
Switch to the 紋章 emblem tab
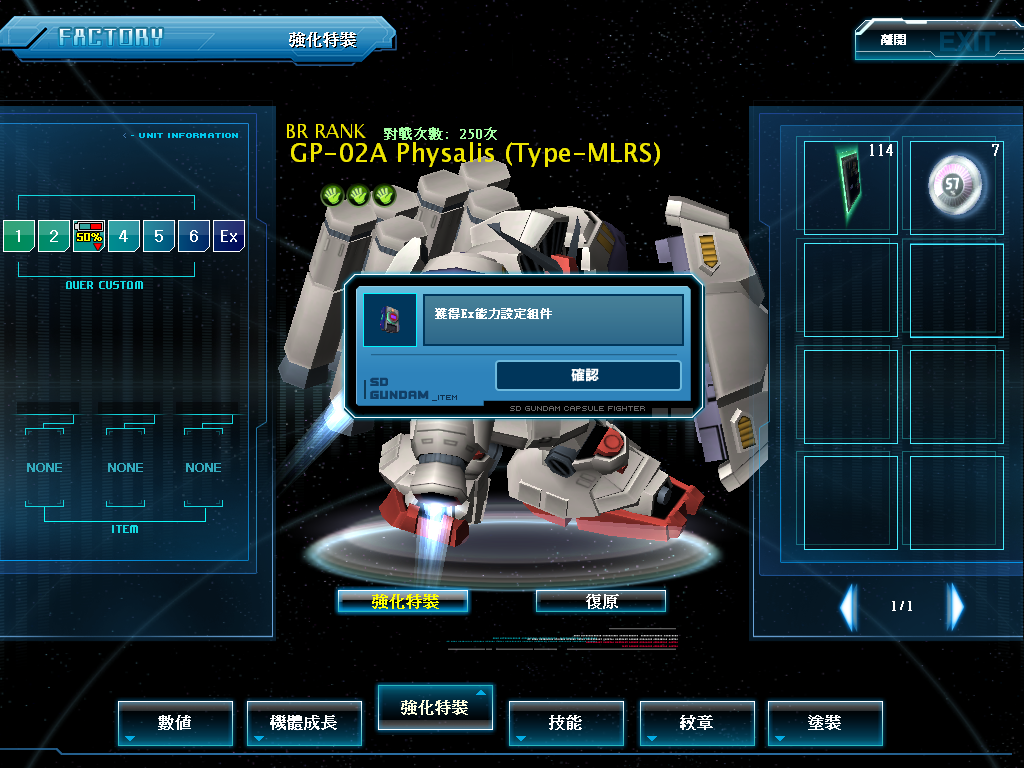(x=696, y=722)
